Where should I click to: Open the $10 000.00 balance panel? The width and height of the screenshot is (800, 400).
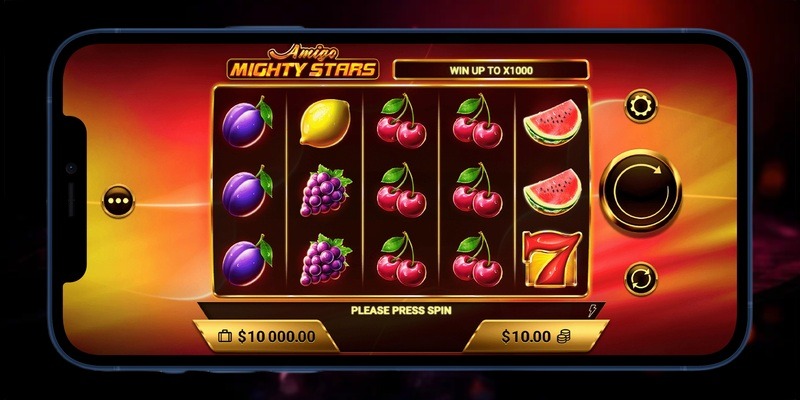pos(266,336)
